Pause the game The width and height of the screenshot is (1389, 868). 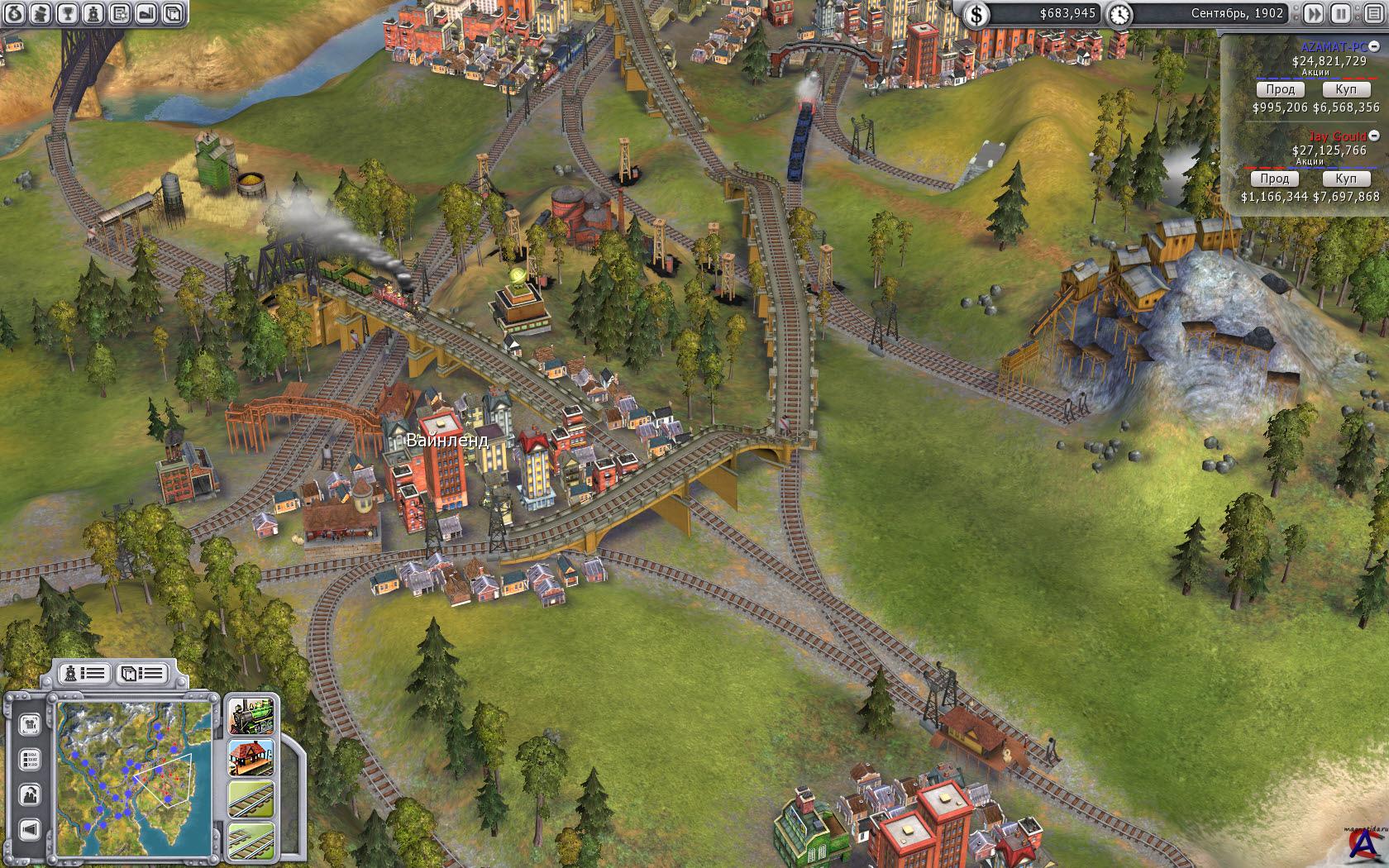(1340, 13)
